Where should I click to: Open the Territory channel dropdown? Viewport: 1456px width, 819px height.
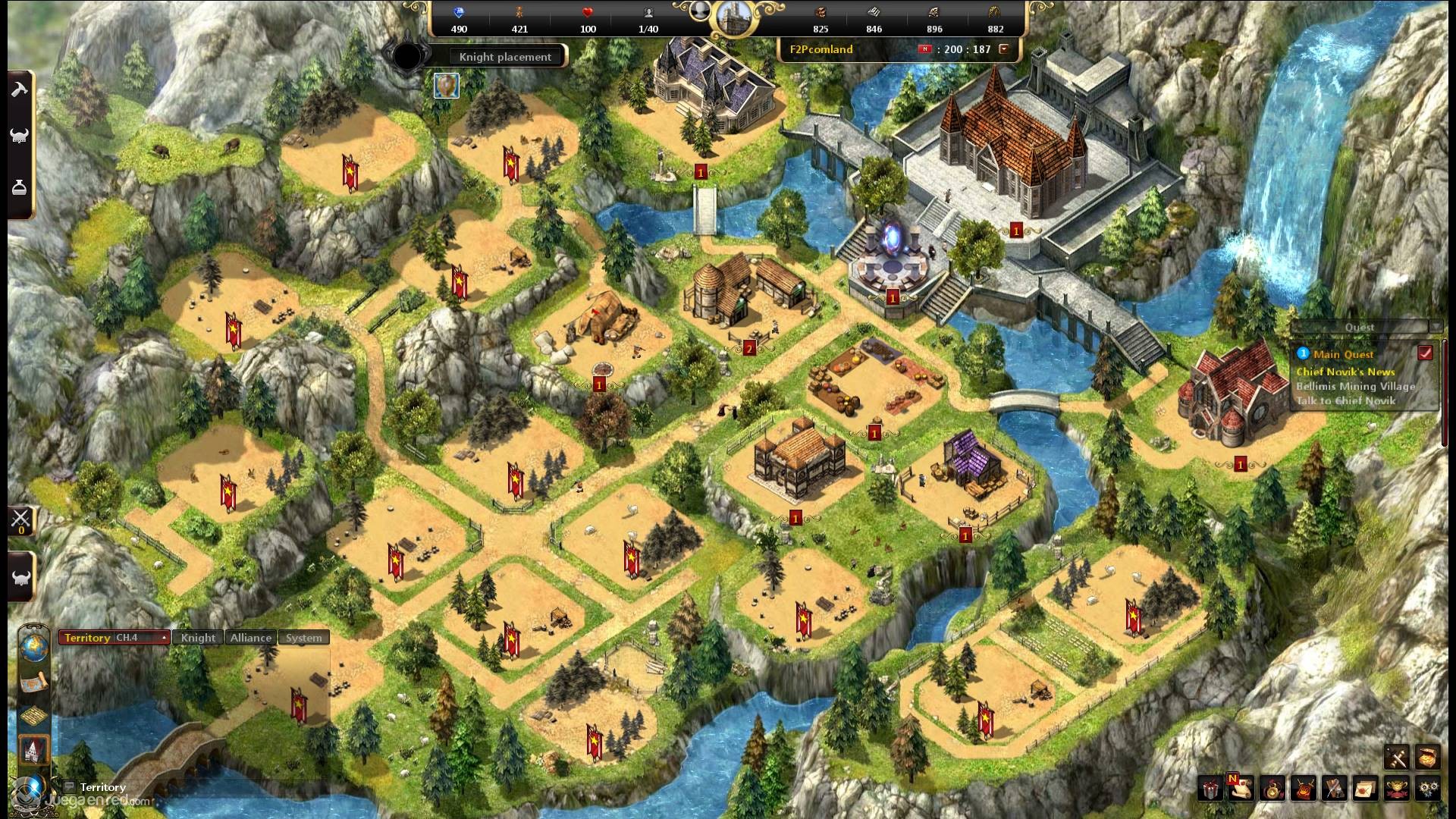tap(164, 638)
